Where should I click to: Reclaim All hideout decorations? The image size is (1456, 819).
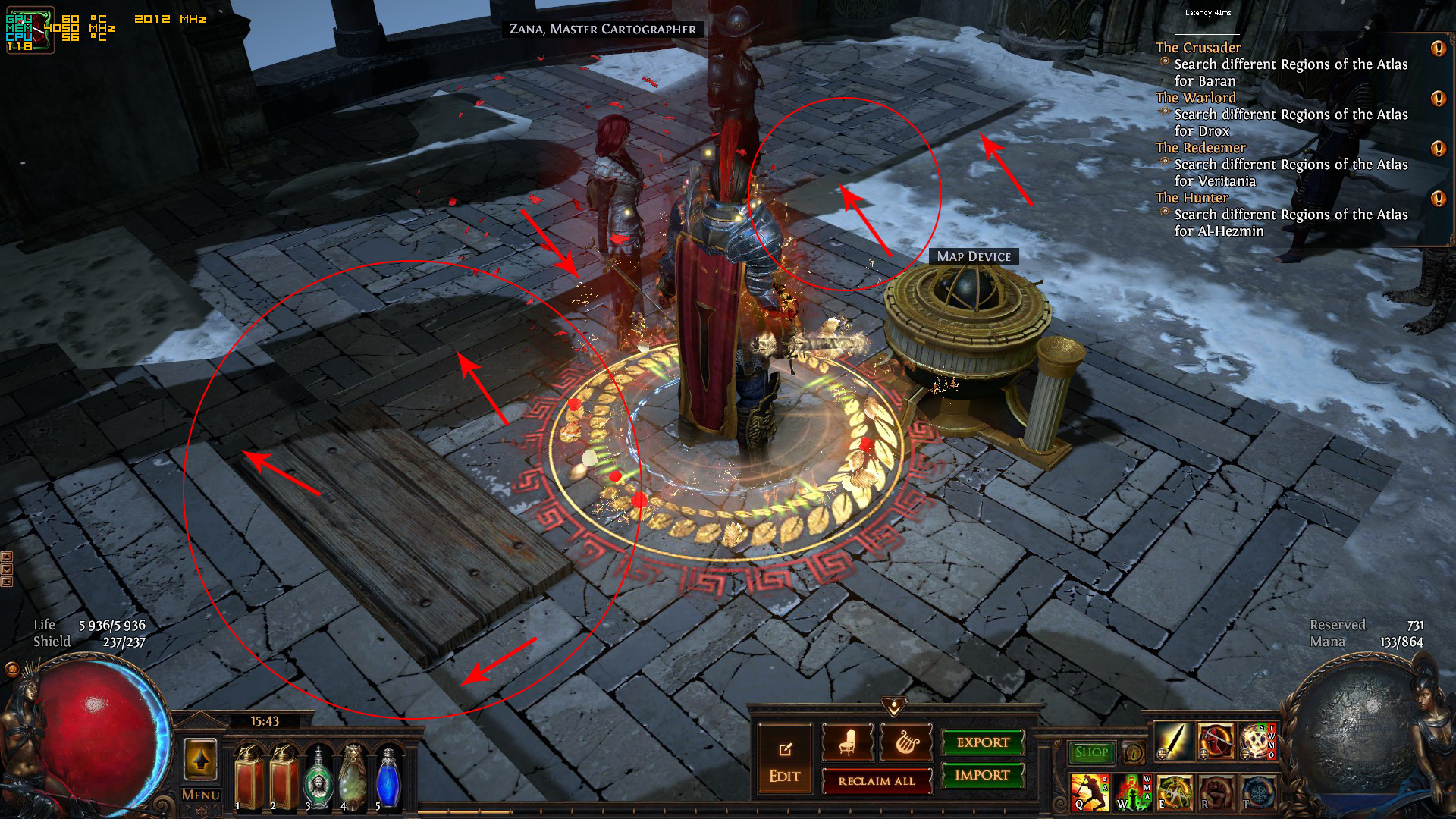pyautogui.click(x=877, y=780)
